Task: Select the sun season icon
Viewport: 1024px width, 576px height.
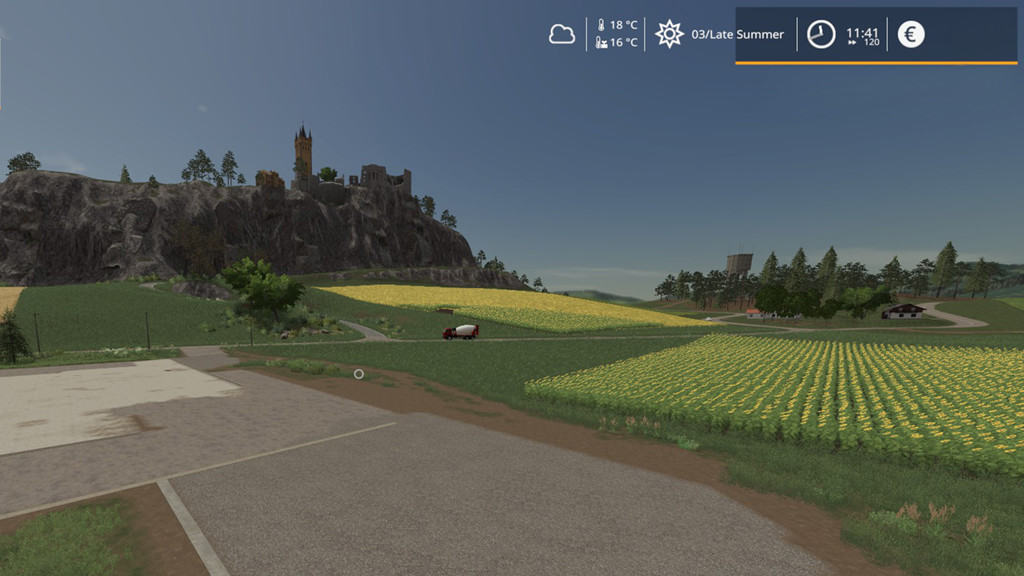Action: click(x=669, y=34)
